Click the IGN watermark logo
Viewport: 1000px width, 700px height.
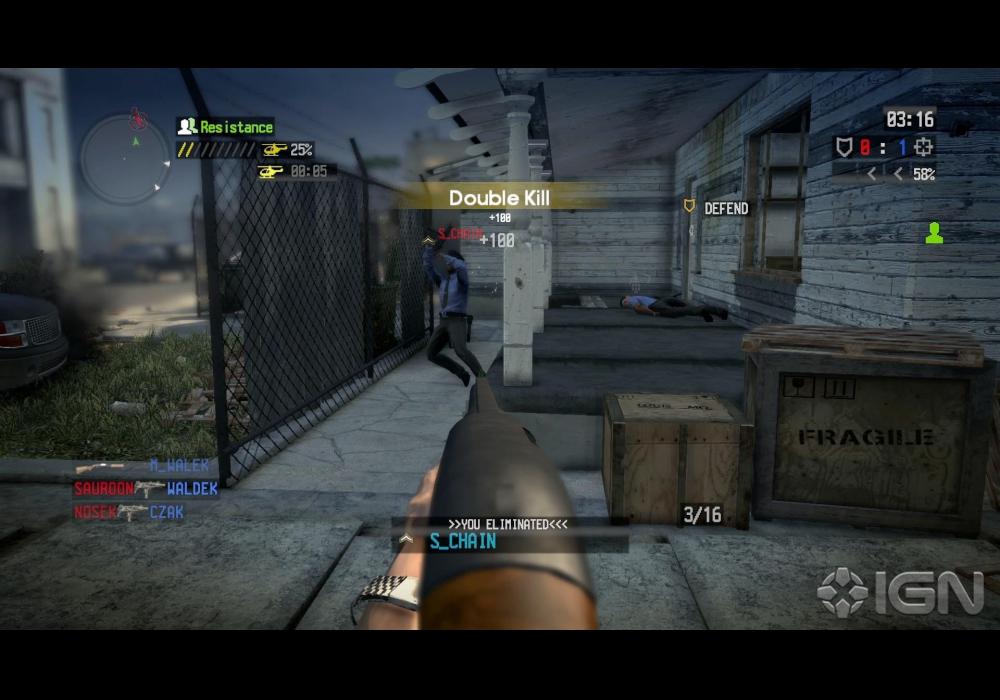click(x=900, y=592)
